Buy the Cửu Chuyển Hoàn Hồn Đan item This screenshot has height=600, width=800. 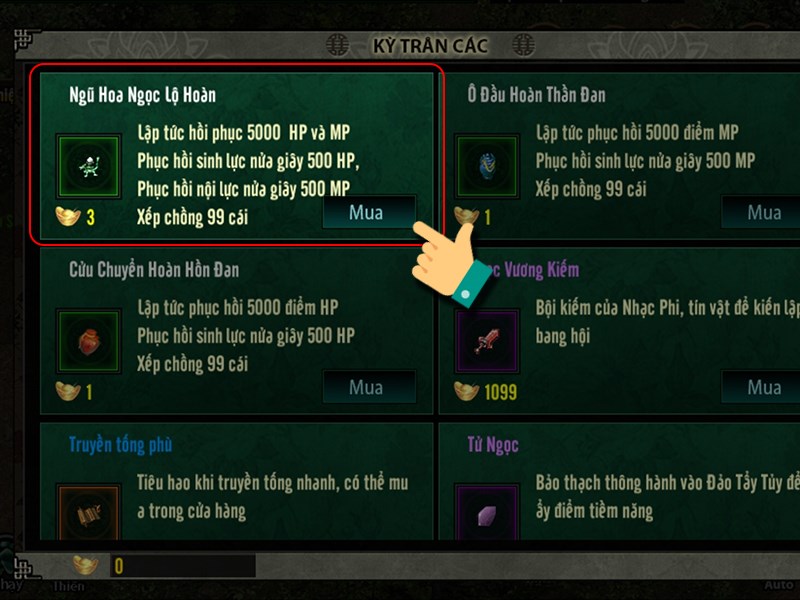[366, 388]
